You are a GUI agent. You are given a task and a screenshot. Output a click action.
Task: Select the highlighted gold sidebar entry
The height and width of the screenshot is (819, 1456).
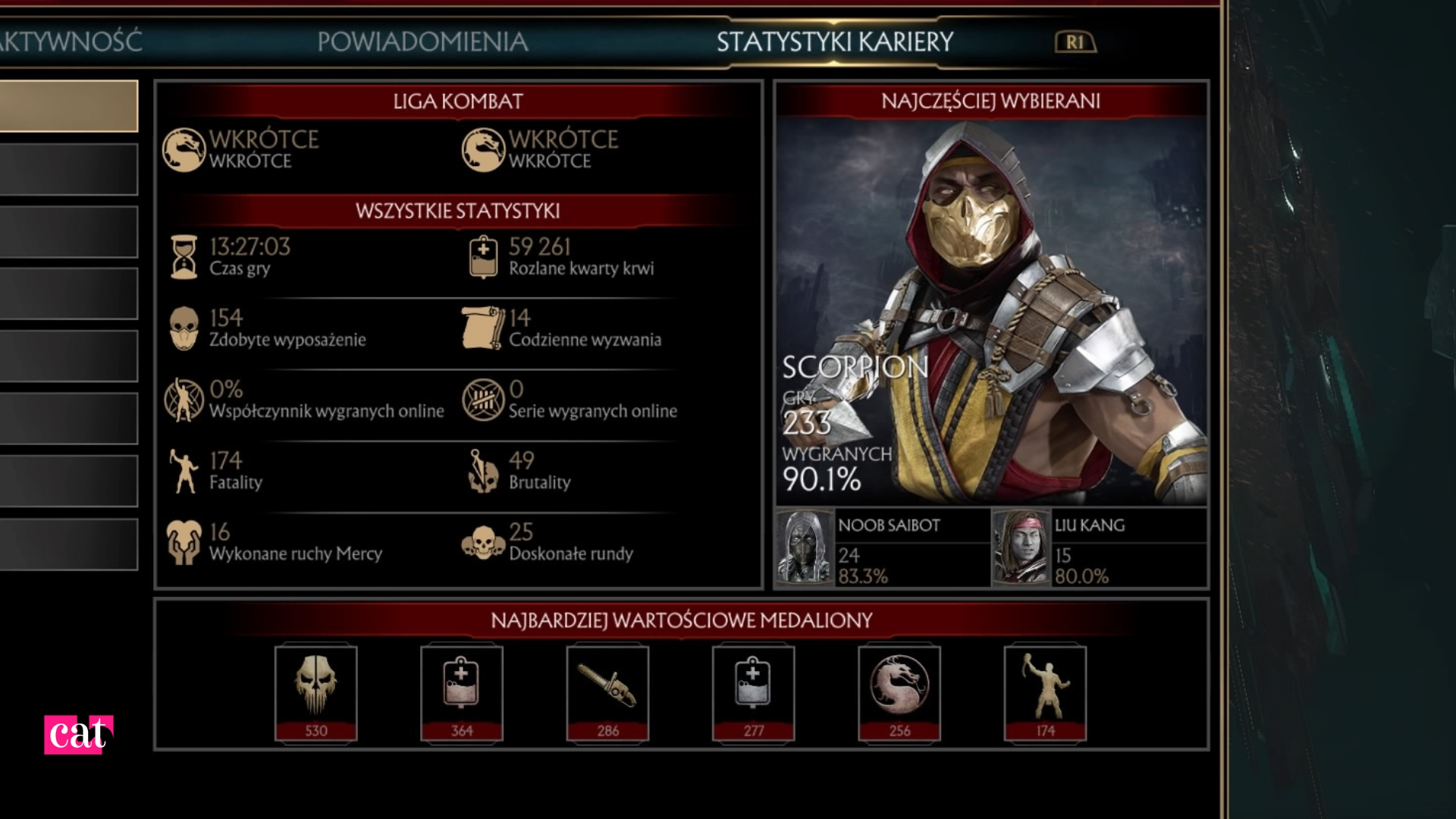click(x=68, y=106)
